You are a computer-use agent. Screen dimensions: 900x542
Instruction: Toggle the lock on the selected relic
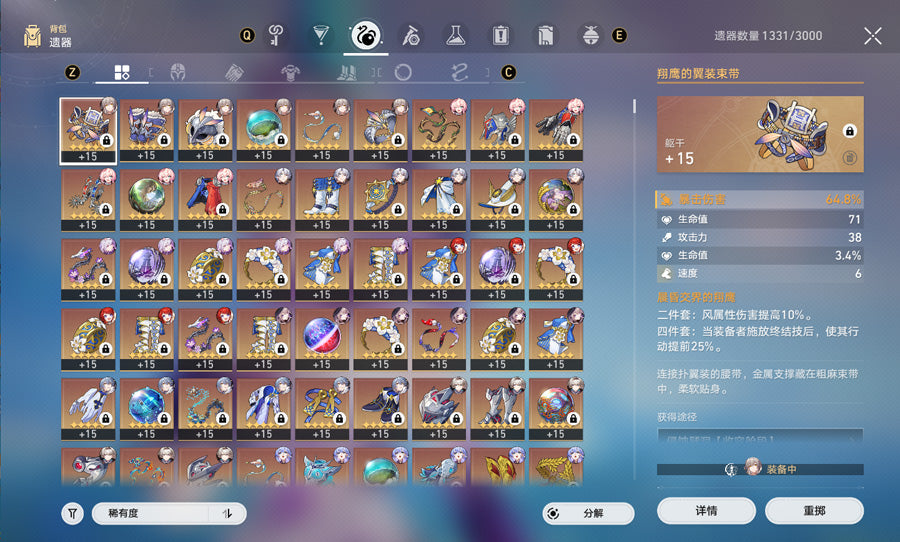coord(848,131)
